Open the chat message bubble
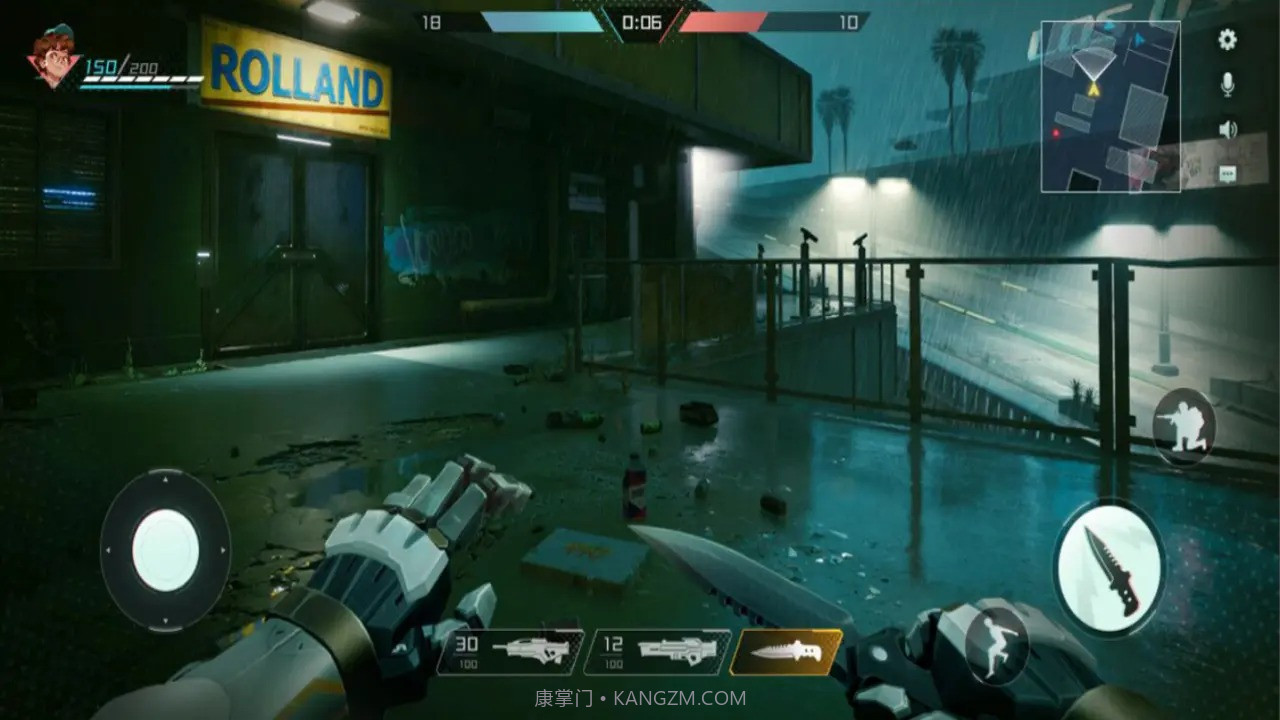The width and height of the screenshot is (1280, 720). [x=1227, y=173]
